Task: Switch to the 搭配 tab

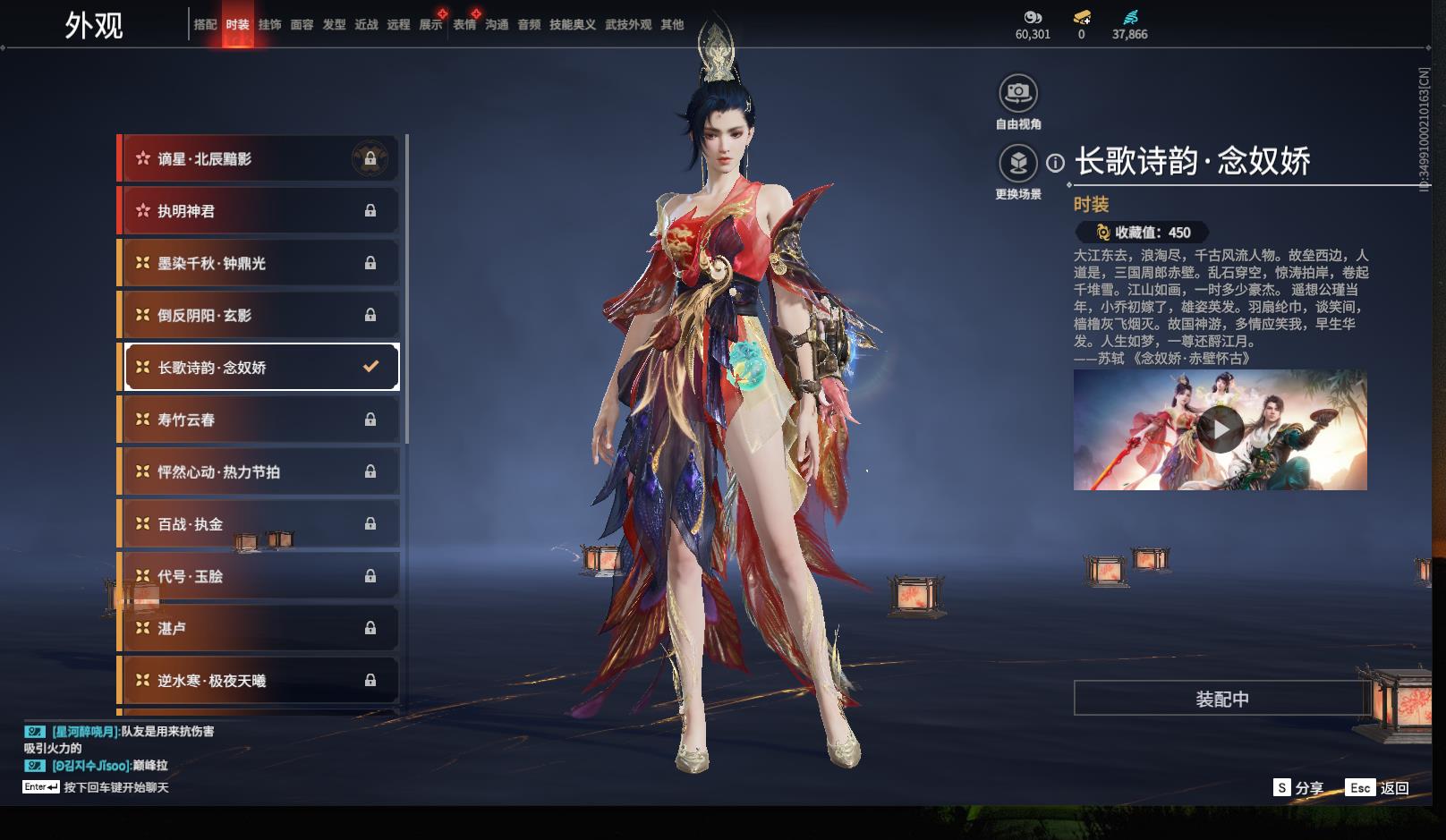Action: (205, 25)
